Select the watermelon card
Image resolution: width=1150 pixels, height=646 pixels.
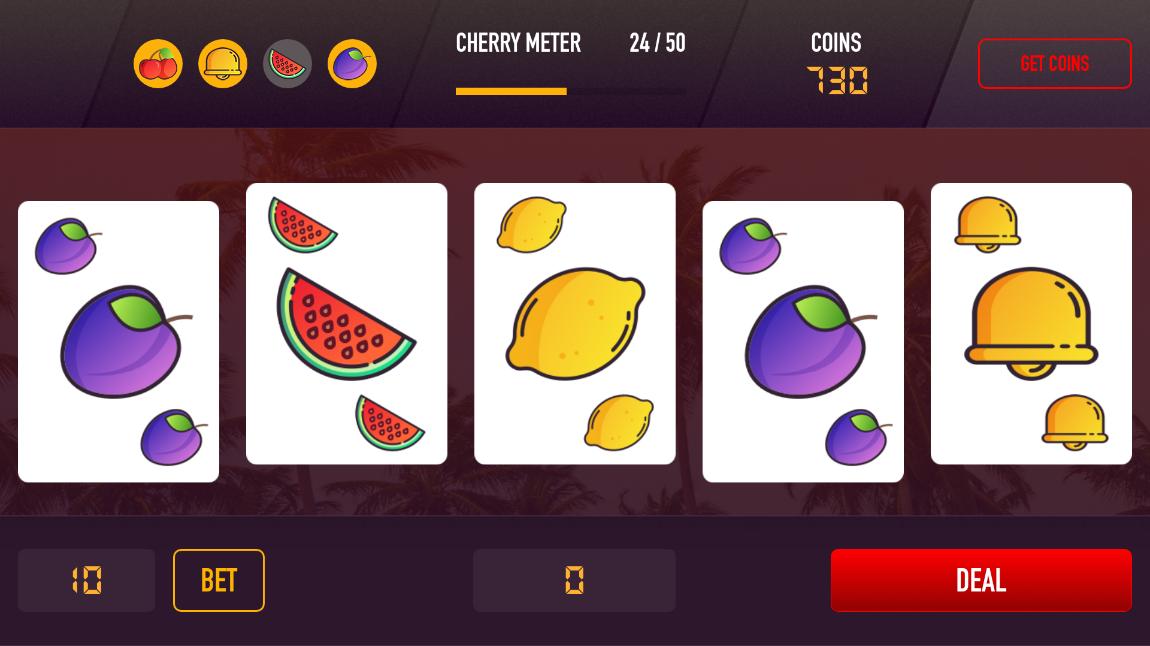click(x=346, y=323)
